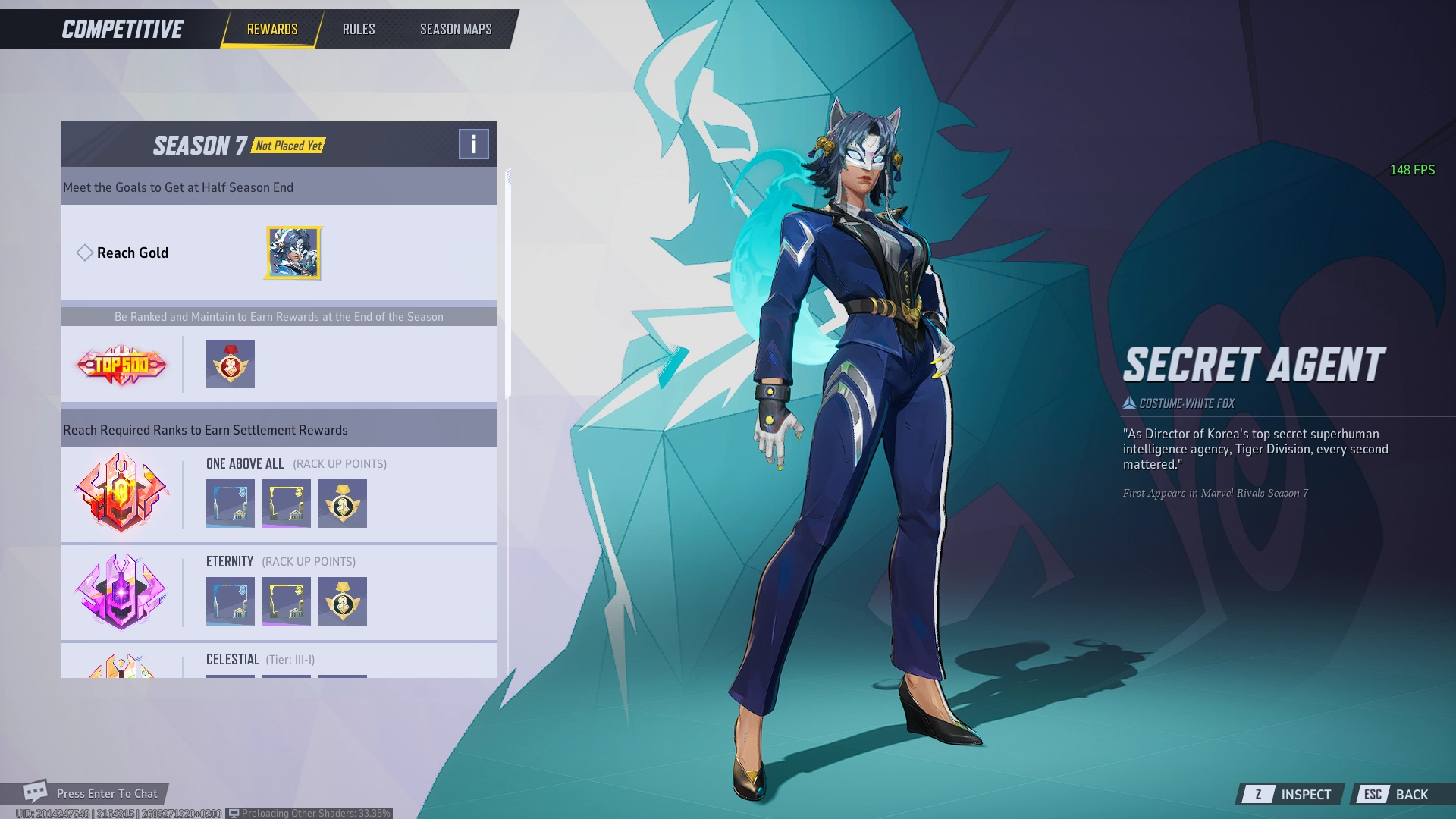Select the One Above All gold crest reward
The width and height of the screenshot is (1456, 819).
[x=343, y=504]
